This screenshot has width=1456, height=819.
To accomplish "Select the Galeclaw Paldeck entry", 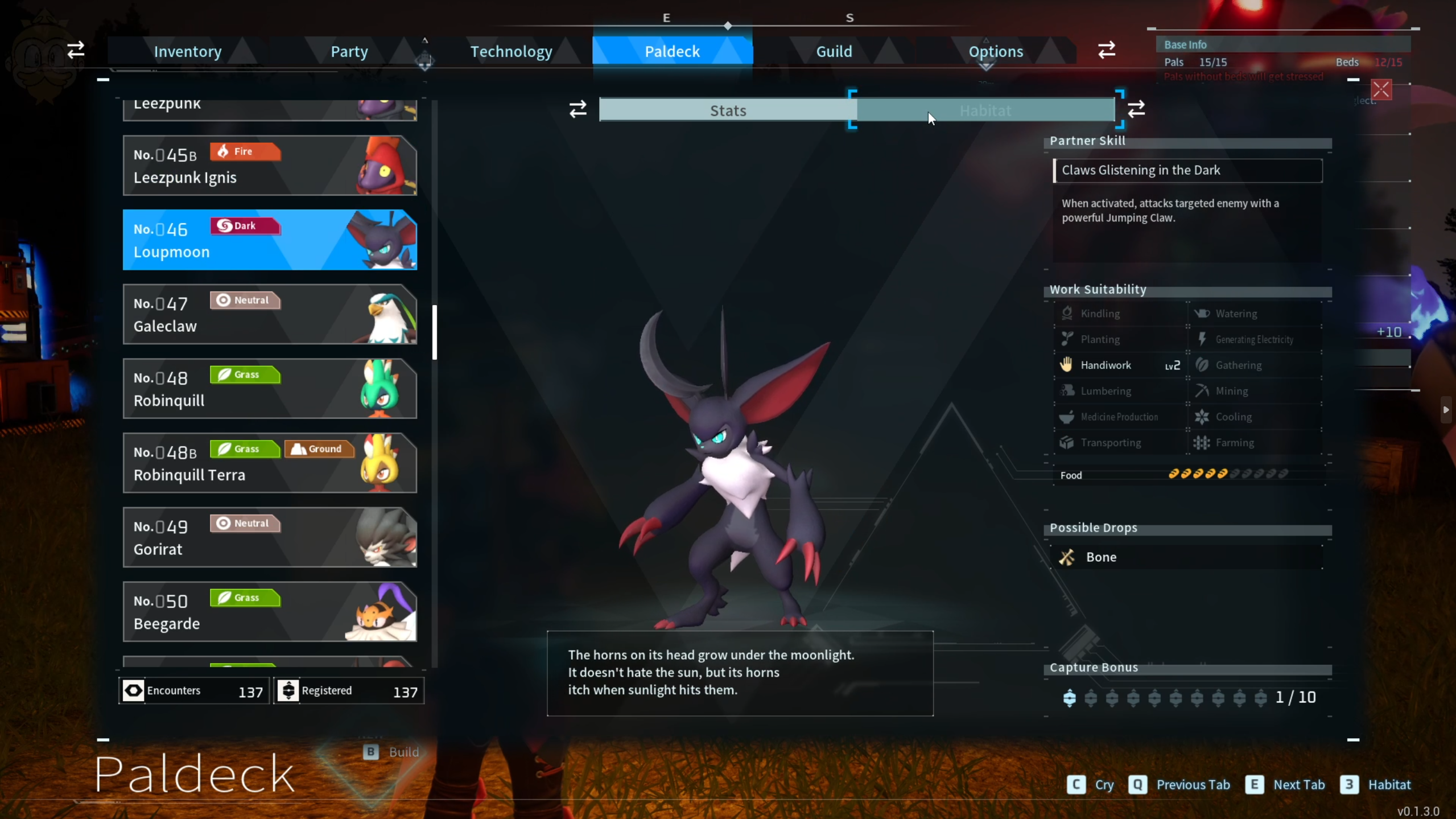I will pos(270,314).
